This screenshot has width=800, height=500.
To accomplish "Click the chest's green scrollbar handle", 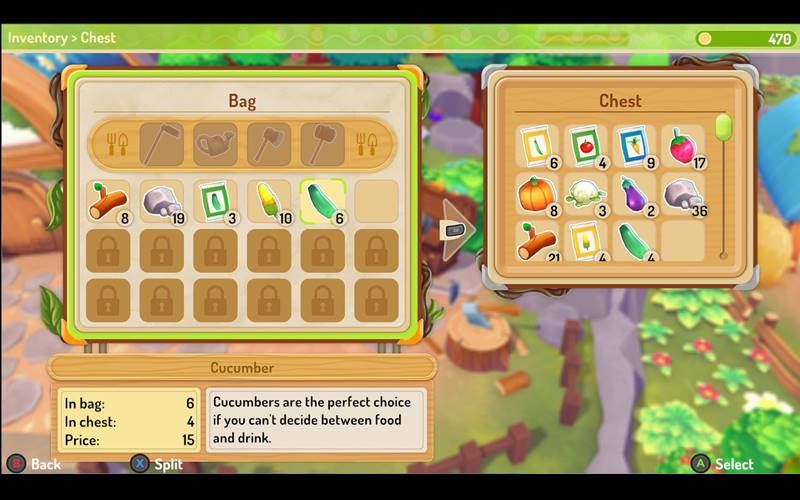I will pos(723,127).
